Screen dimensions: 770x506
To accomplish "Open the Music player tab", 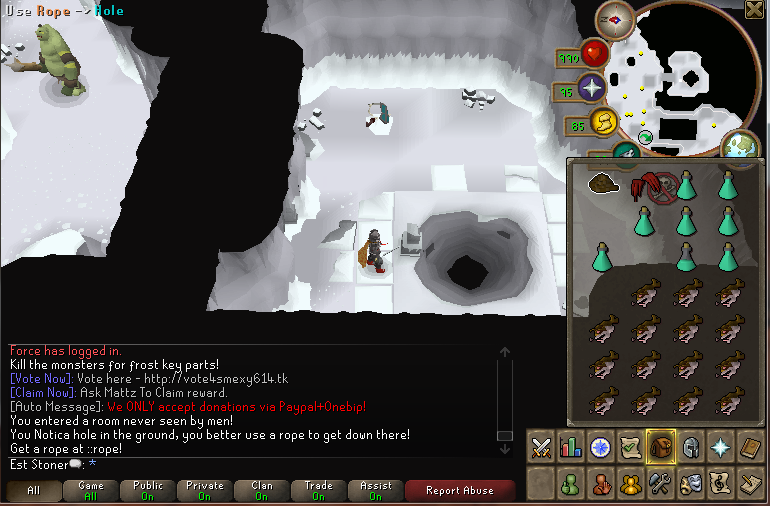I will (721, 485).
